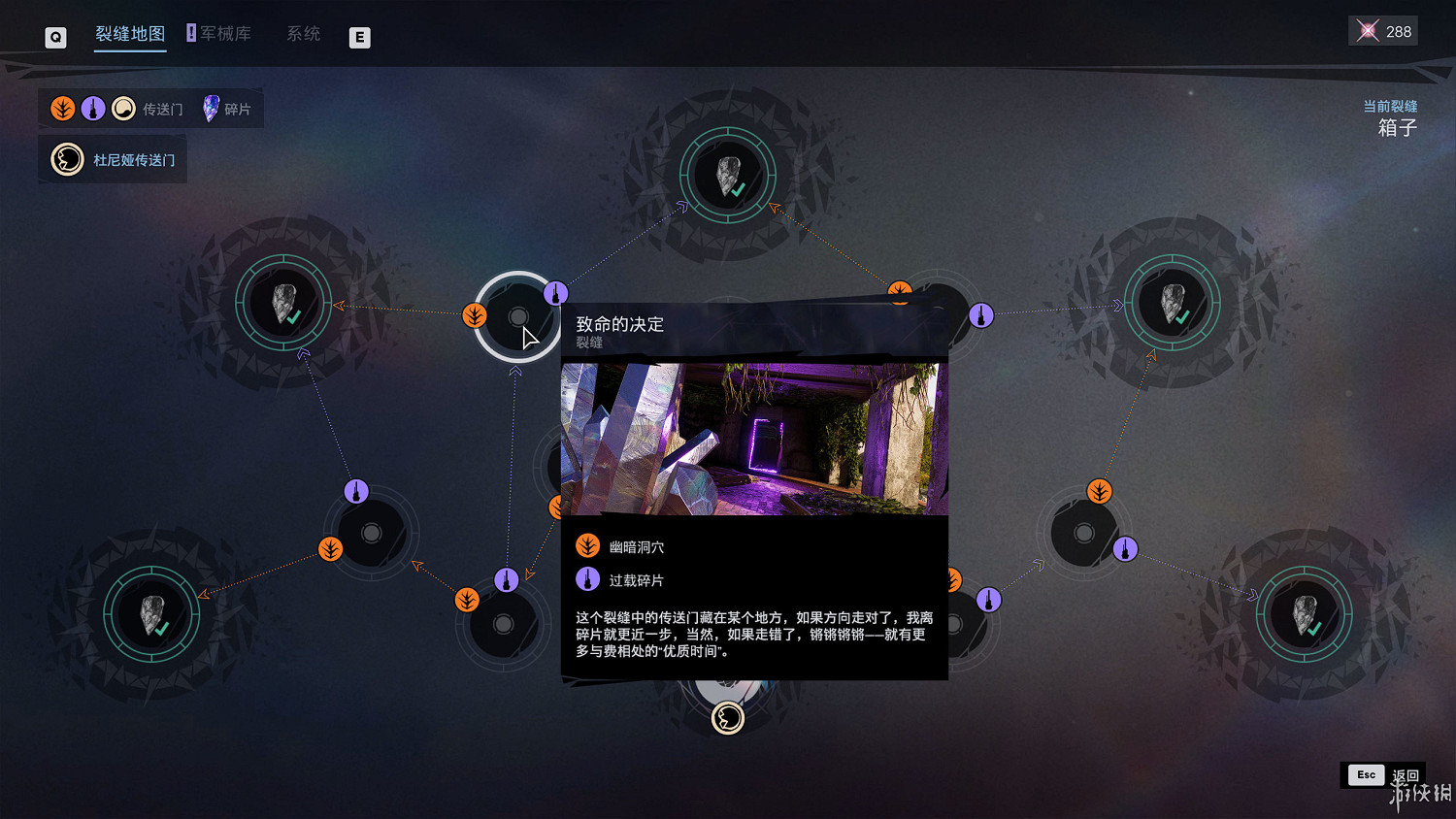The width and height of the screenshot is (1456, 819).
Task: Select the orange seedling icon on the highlighted node
Action: click(474, 315)
